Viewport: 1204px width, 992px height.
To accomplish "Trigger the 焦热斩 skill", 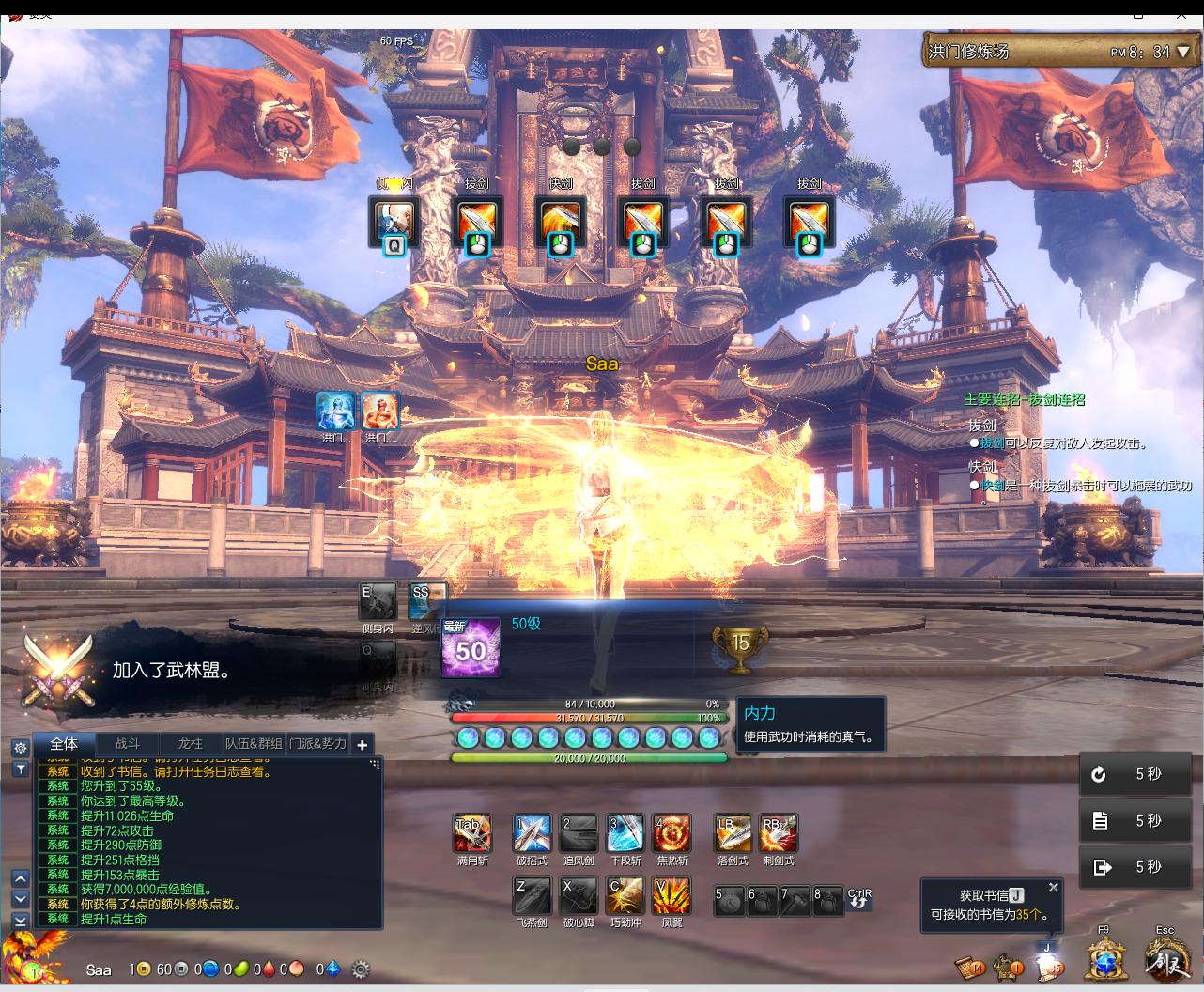I will (671, 833).
